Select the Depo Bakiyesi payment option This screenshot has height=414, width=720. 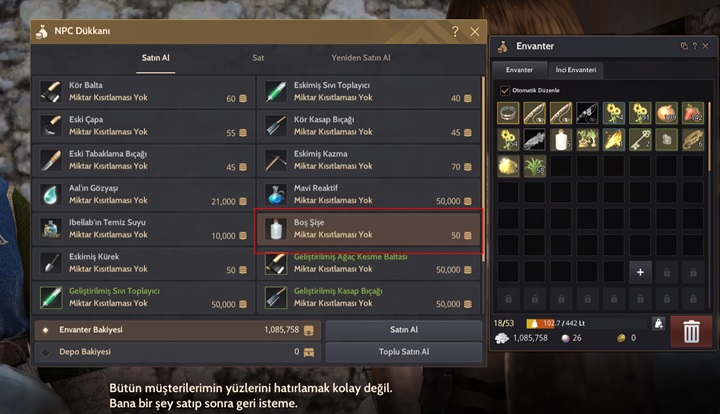[45, 352]
